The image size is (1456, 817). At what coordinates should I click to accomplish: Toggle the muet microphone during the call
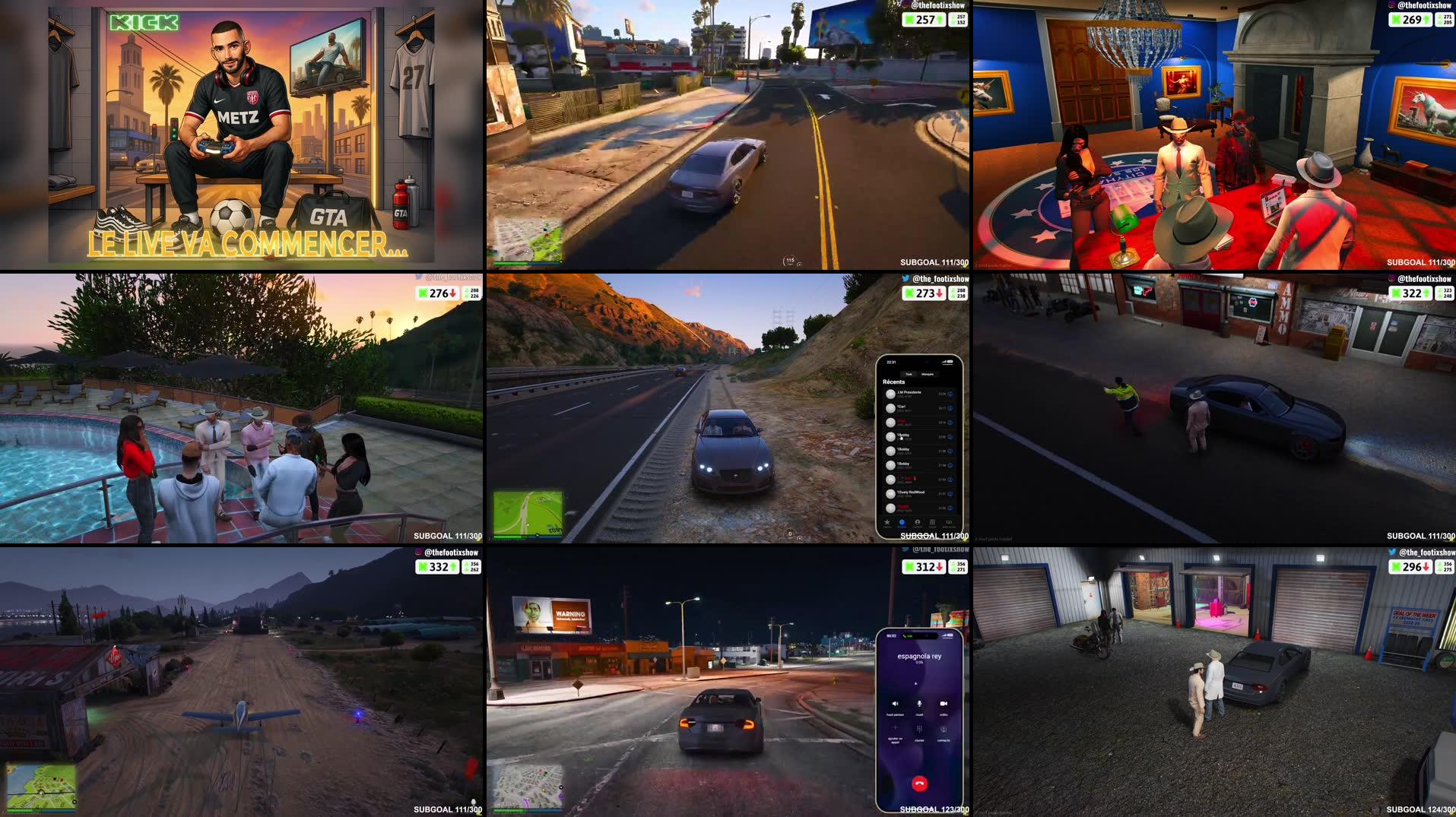[919, 704]
